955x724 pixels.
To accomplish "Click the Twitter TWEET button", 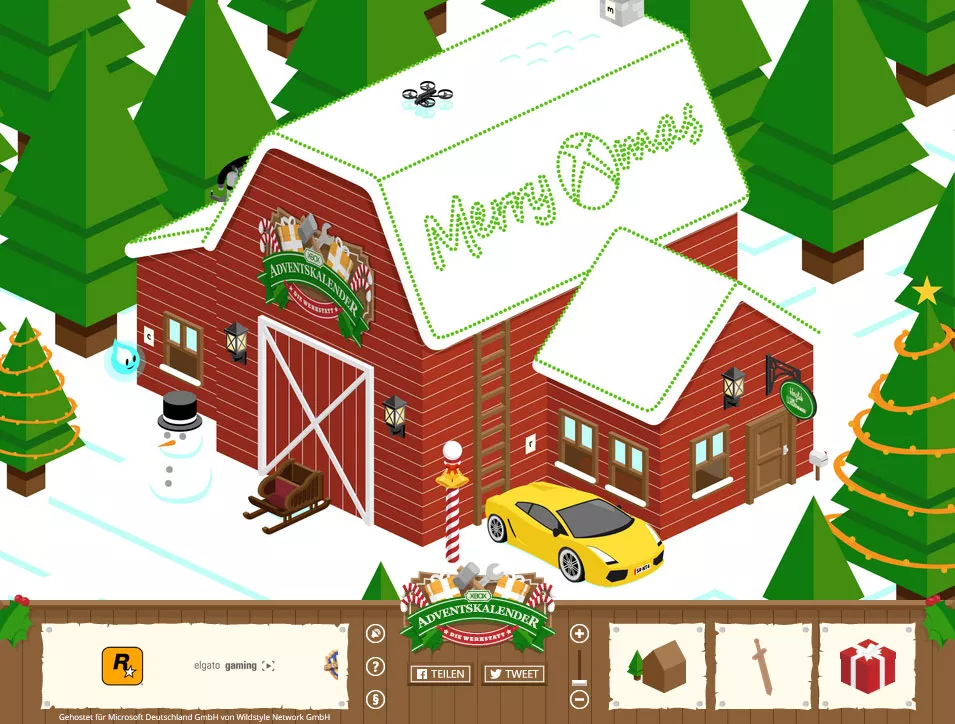I will pyautogui.click(x=514, y=674).
